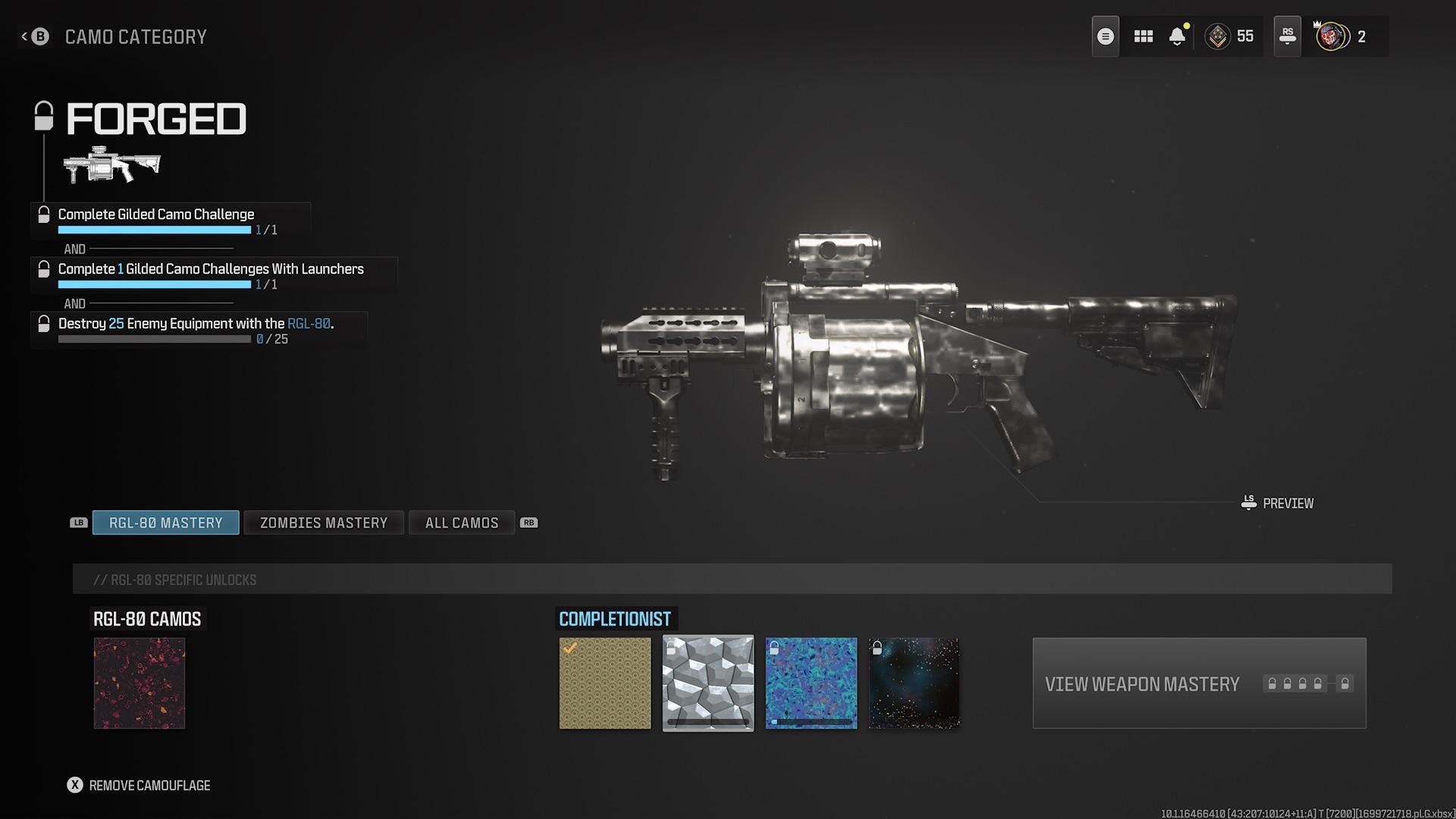Toggle the equipped Gilded camo checkmark

pyautogui.click(x=571, y=646)
